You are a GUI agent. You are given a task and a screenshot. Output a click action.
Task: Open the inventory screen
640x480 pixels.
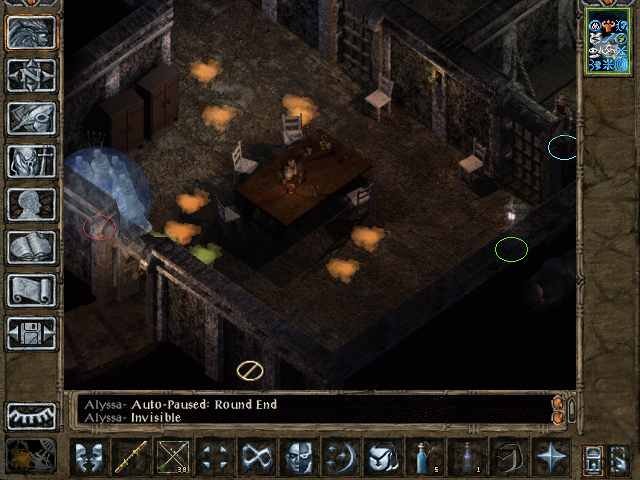coord(31,161)
